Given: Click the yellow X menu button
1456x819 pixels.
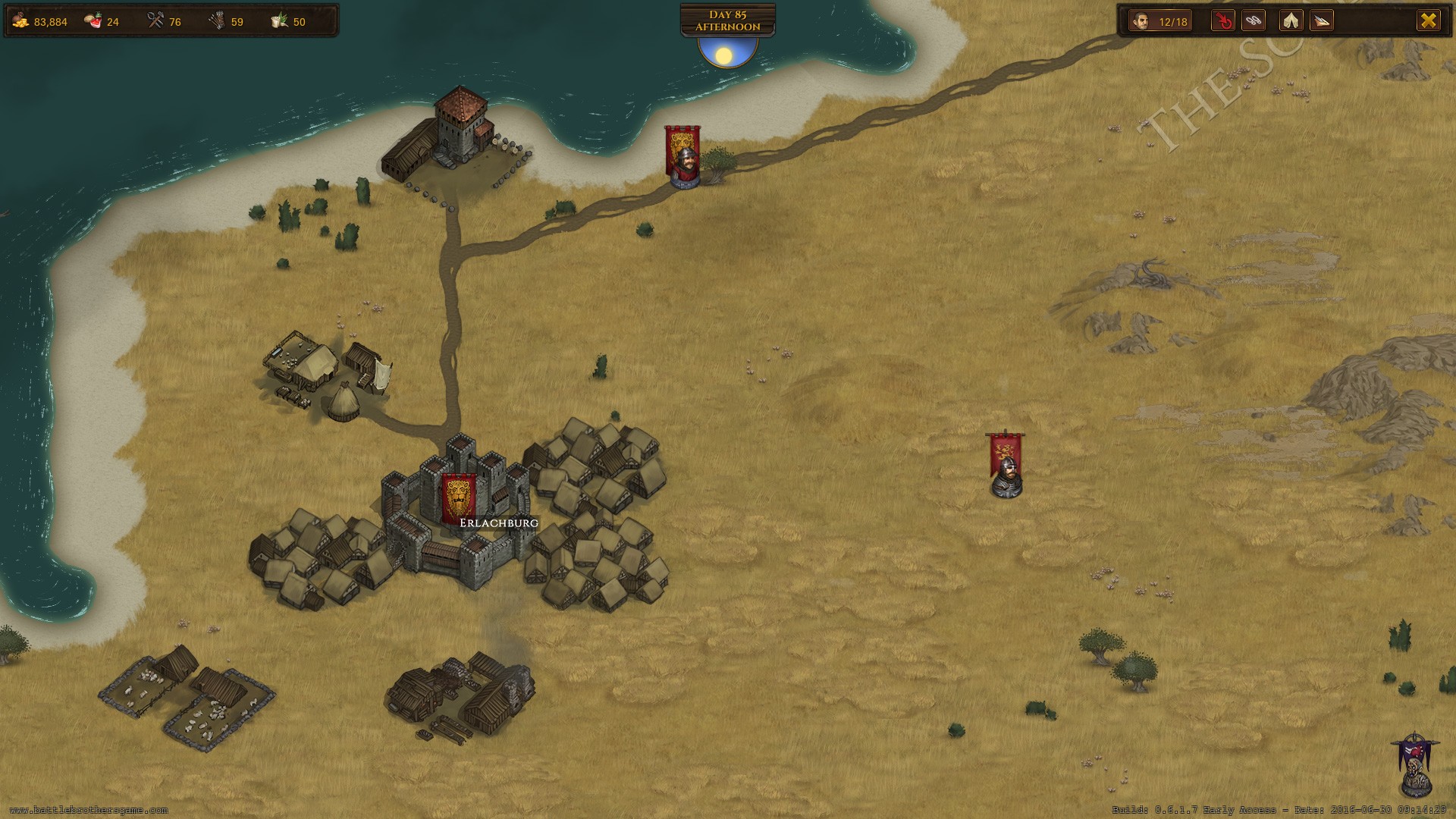Looking at the screenshot, I should pos(1428,21).
